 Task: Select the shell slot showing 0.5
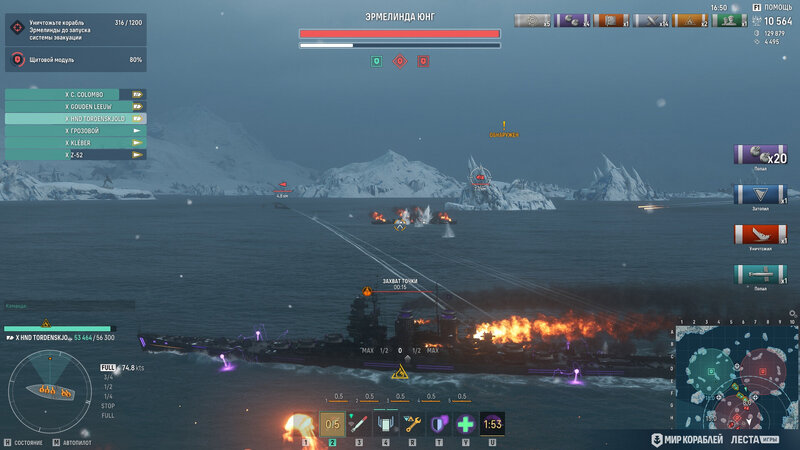point(333,424)
